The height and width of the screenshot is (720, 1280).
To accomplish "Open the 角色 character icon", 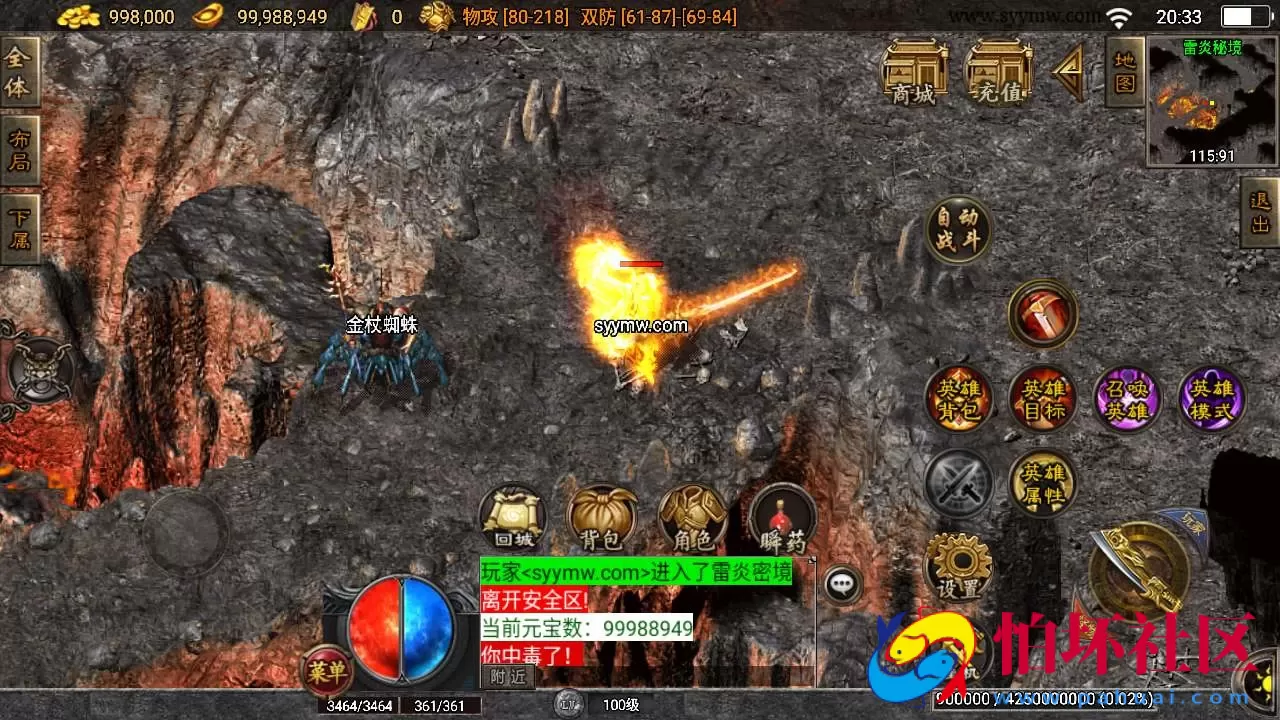I will (x=692, y=518).
